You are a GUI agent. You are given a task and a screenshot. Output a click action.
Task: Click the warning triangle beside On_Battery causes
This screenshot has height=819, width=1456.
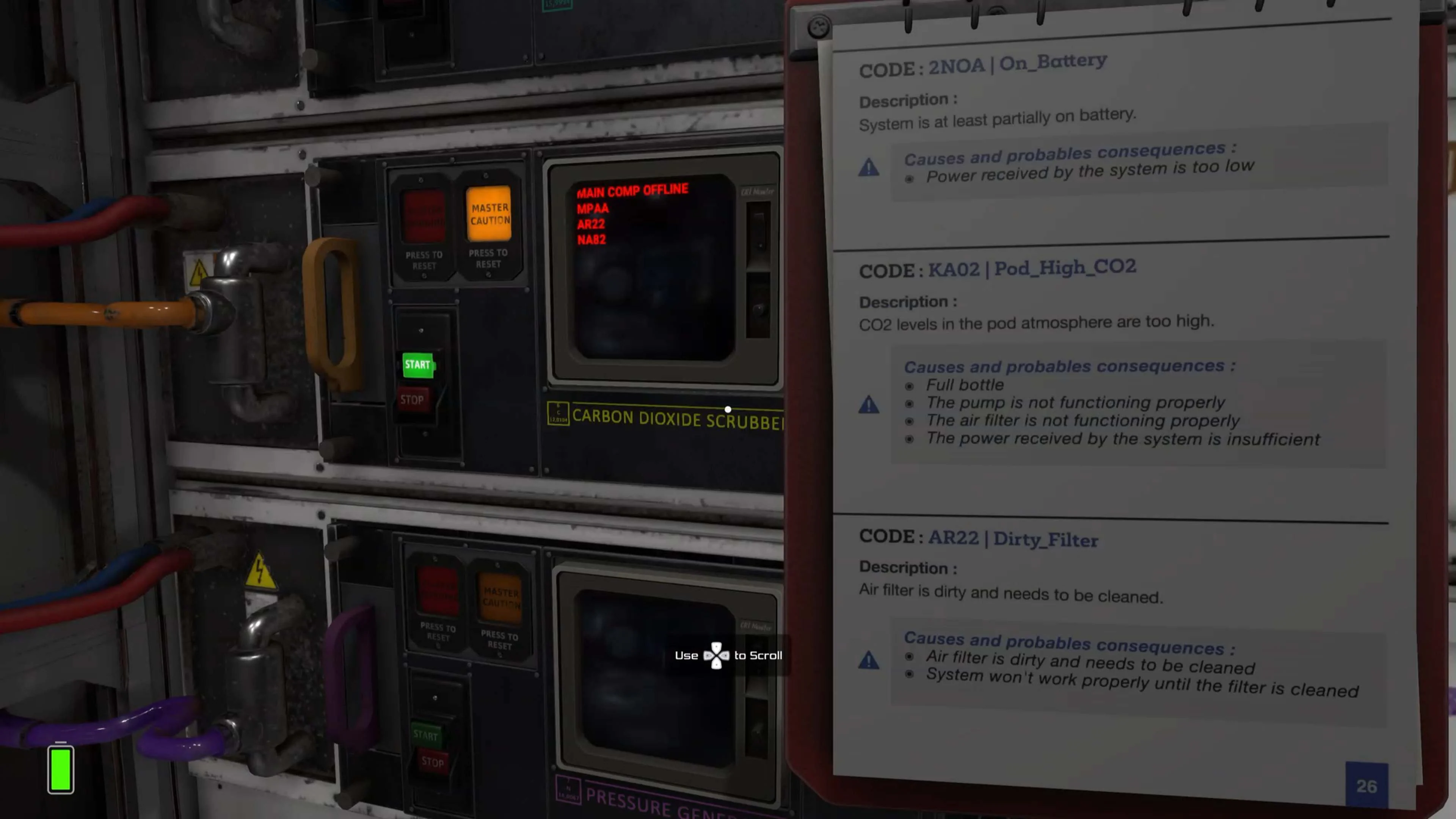click(x=869, y=168)
